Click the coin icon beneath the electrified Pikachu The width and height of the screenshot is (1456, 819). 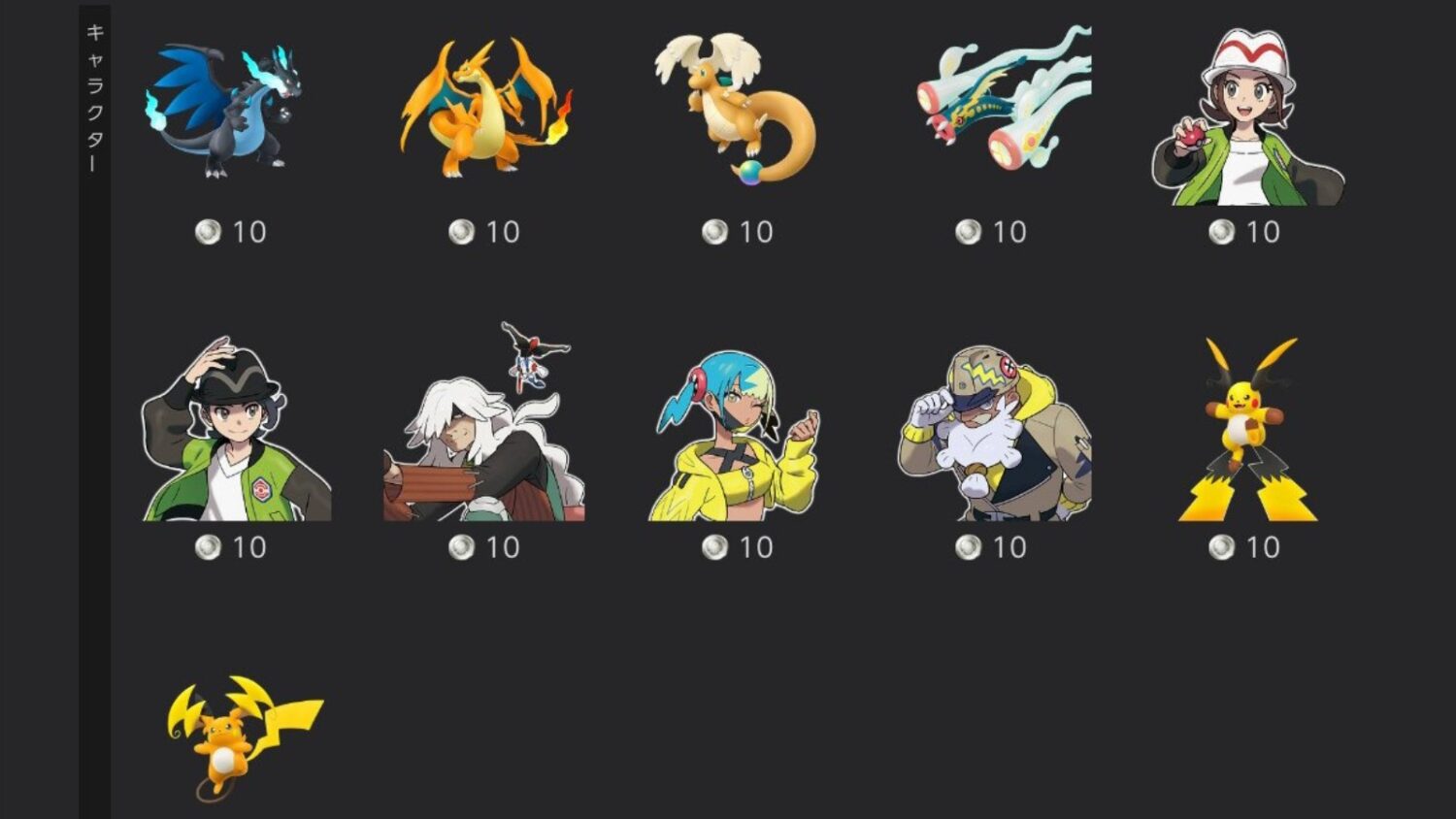click(x=1222, y=547)
